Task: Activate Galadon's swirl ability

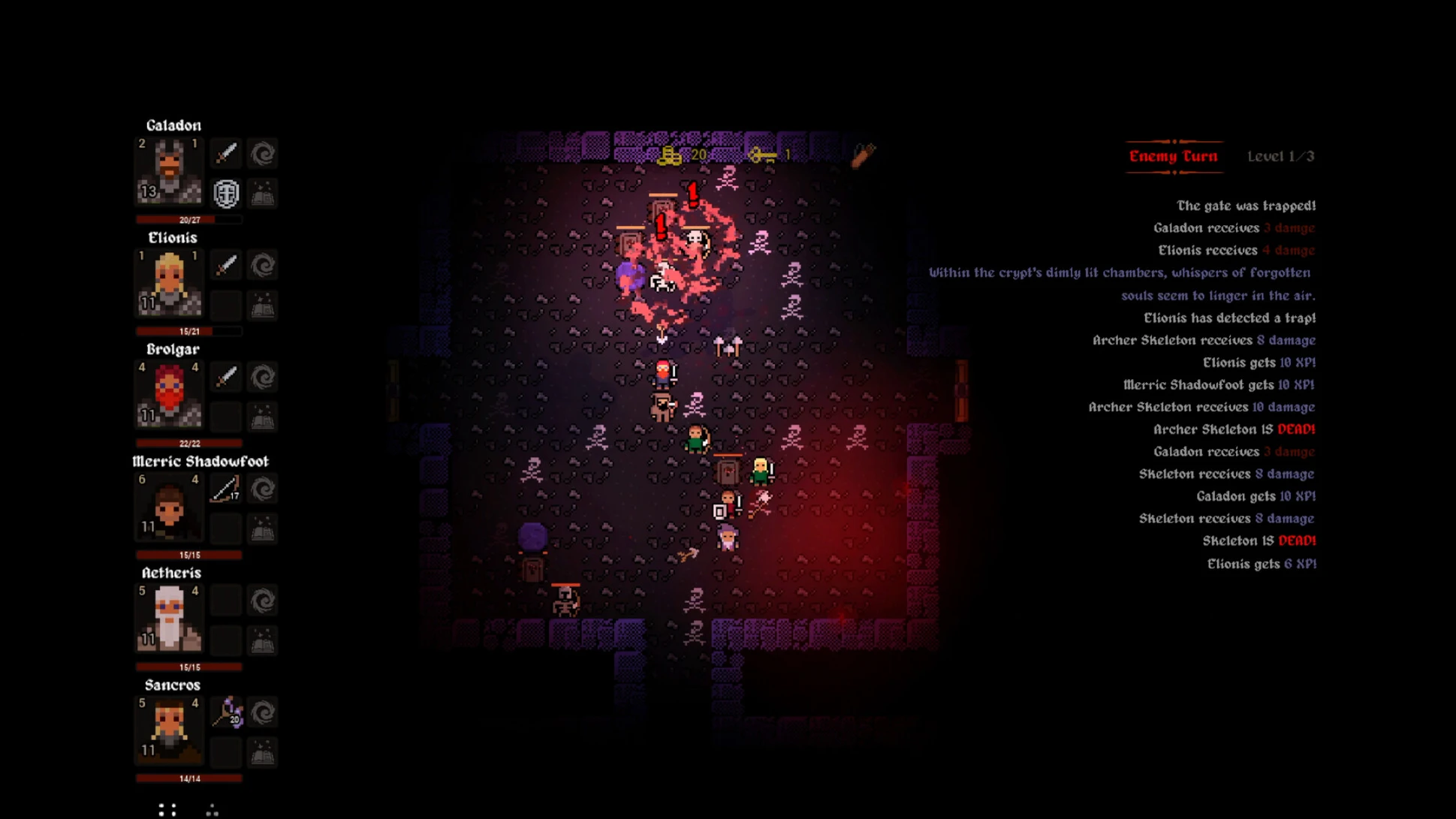Action: pyautogui.click(x=263, y=154)
